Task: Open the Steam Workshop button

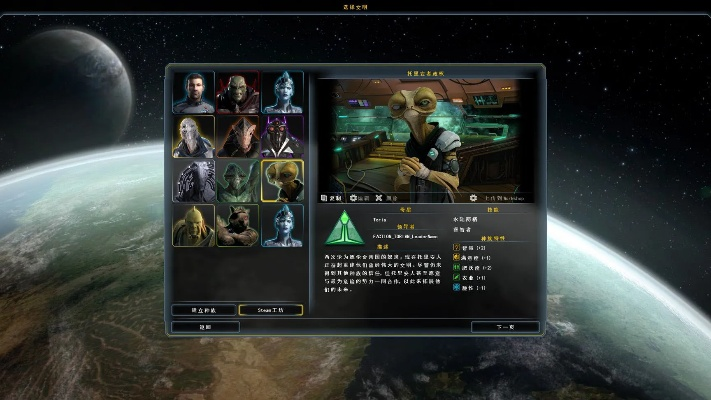Action: (x=271, y=310)
